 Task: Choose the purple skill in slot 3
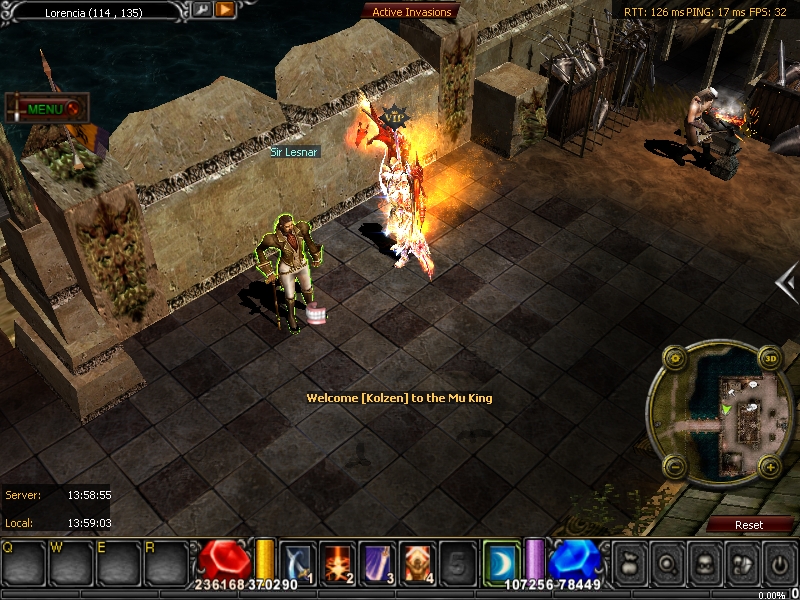tap(378, 561)
